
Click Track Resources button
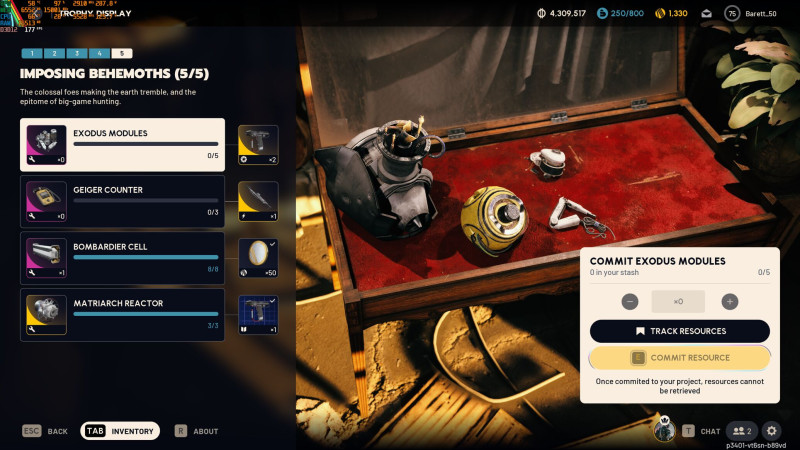click(x=680, y=331)
